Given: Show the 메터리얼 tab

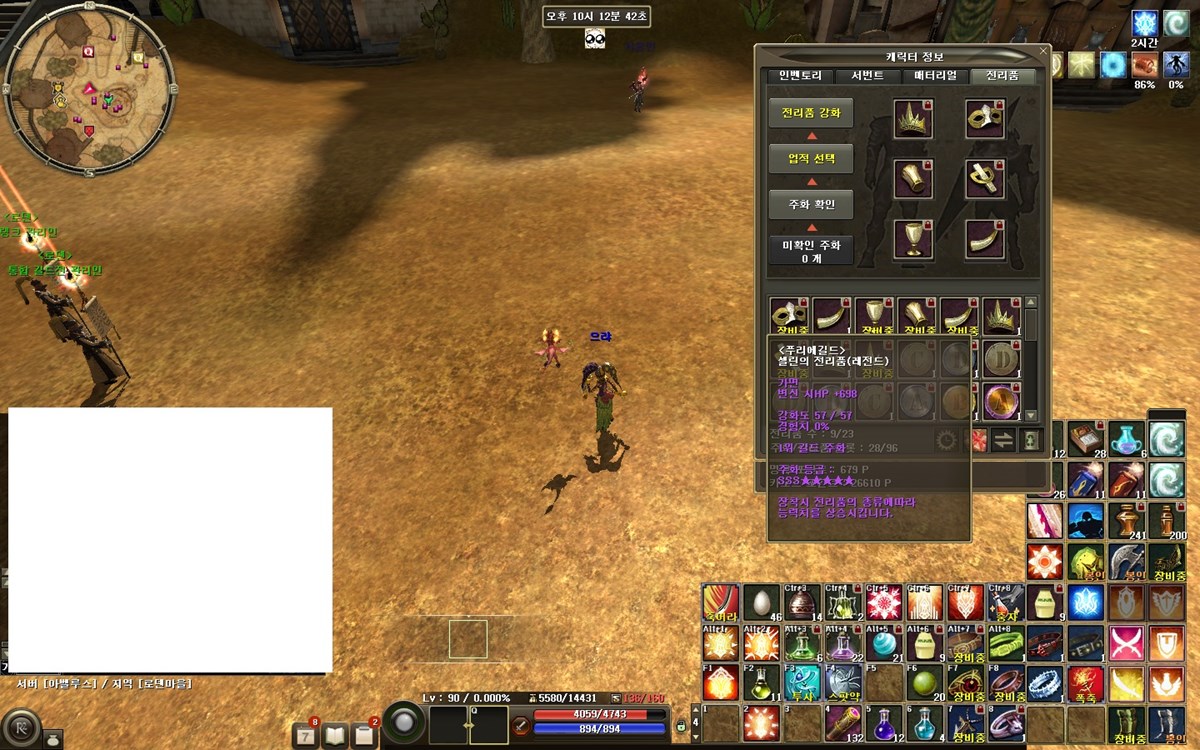Looking at the screenshot, I should tap(935, 76).
